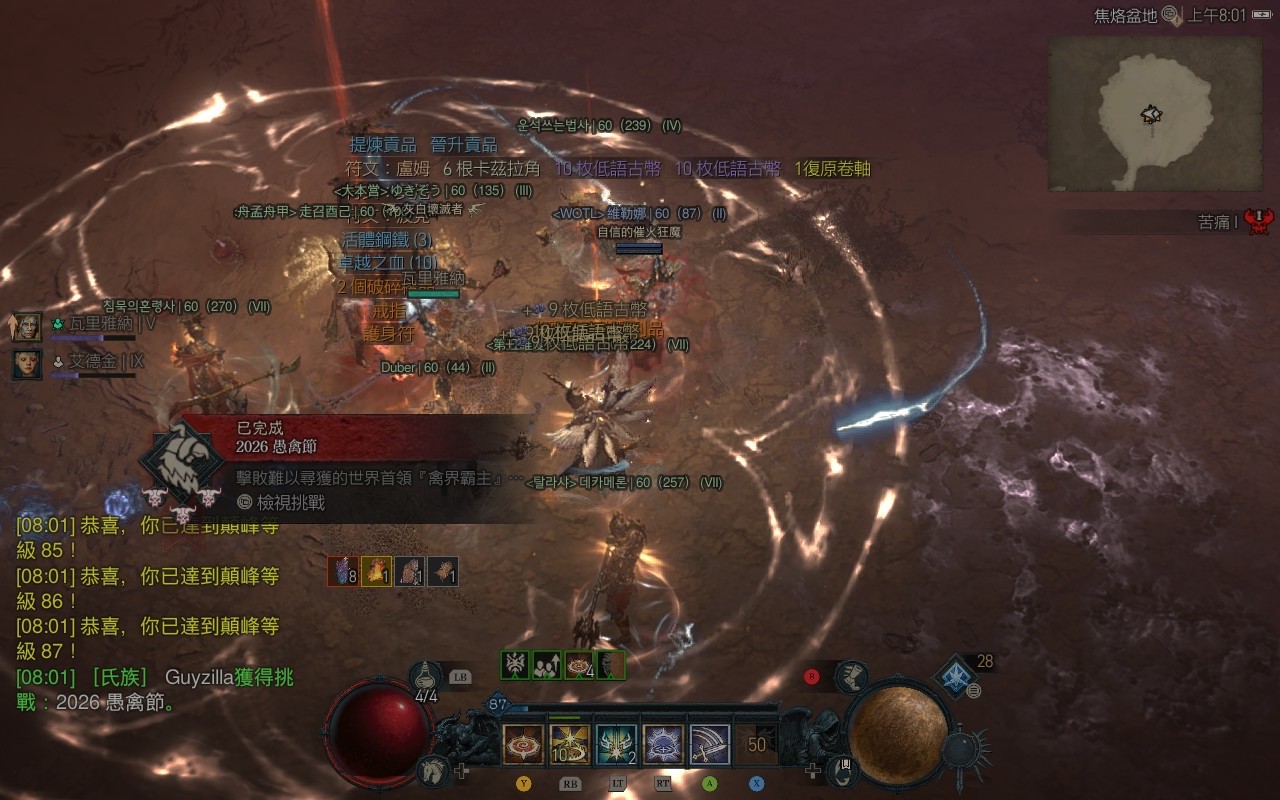
Task: Select the second party member portrait
Action: pos(27,364)
